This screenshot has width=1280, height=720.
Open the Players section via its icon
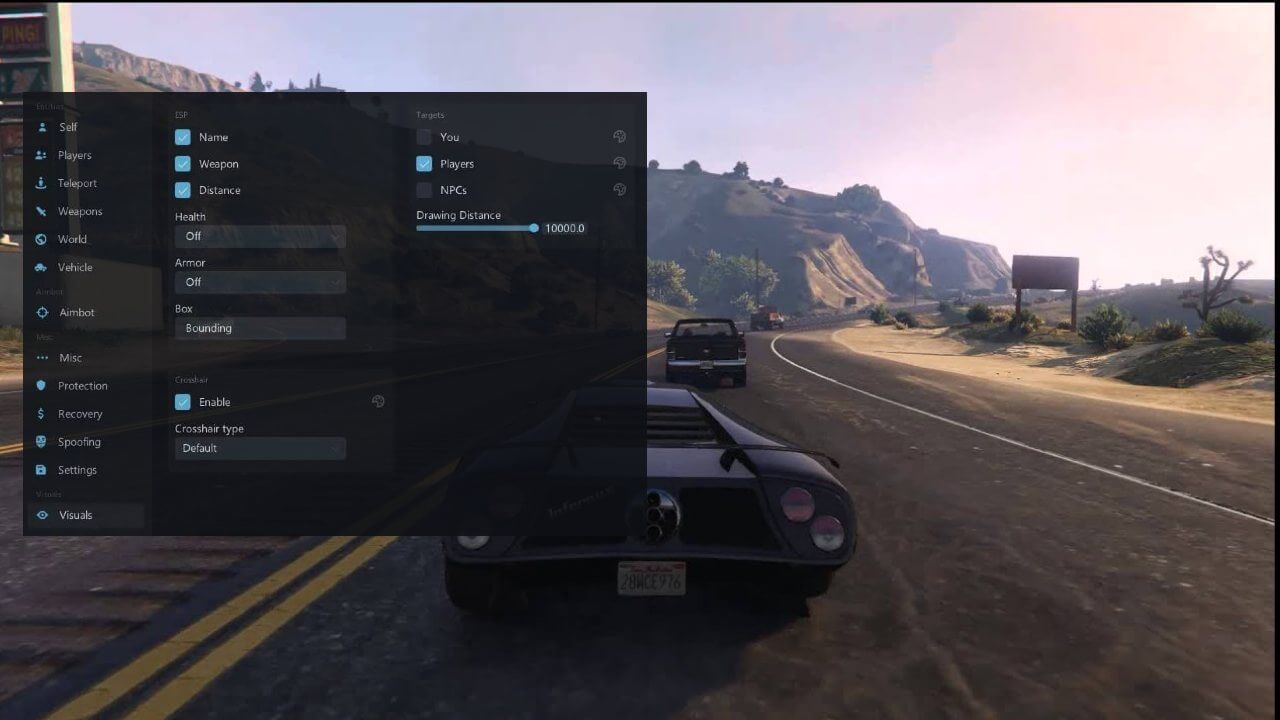point(42,155)
